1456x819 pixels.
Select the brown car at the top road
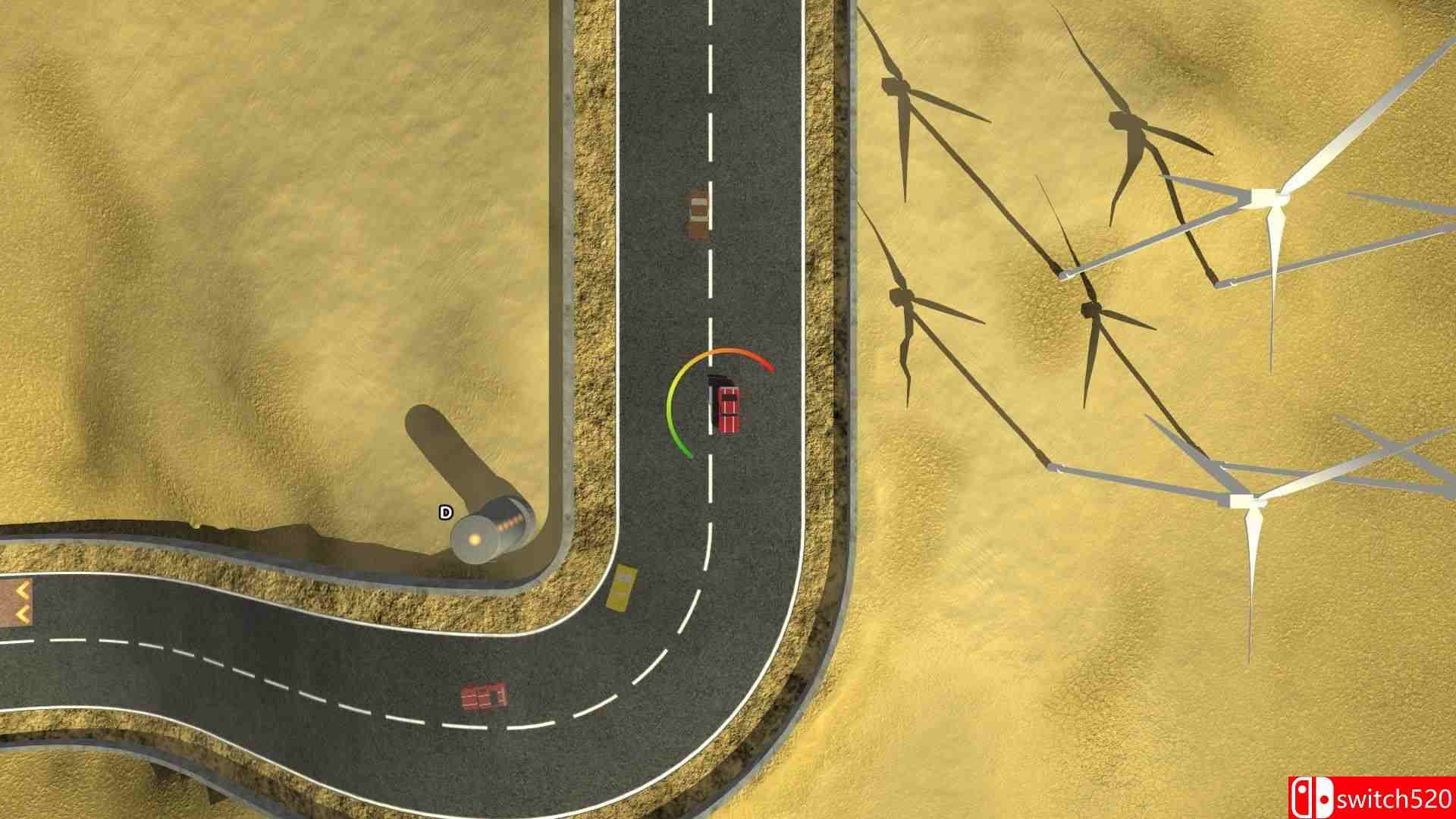pos(698,215)
